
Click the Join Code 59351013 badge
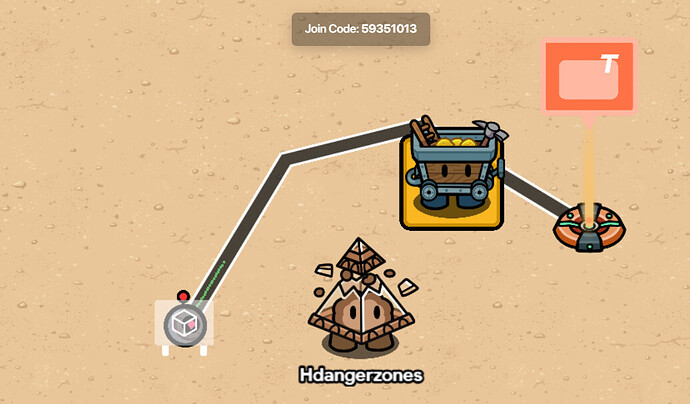360,29
